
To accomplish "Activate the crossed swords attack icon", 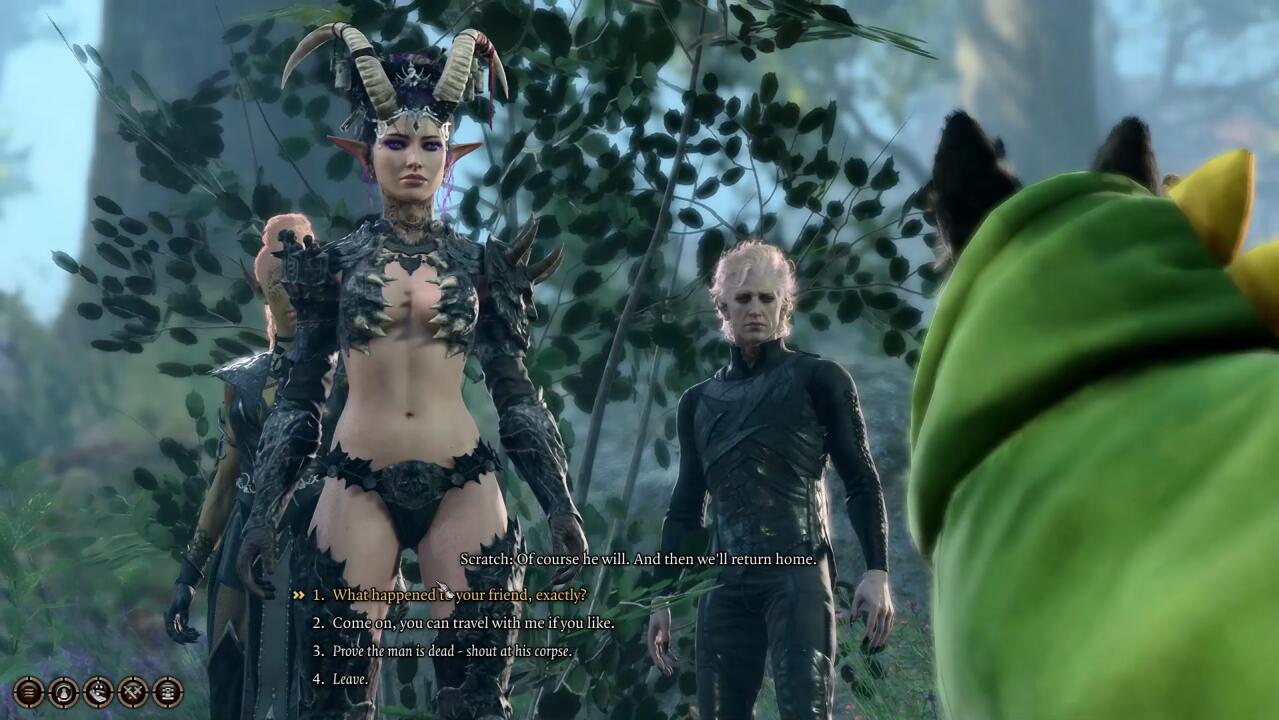I will (133, 691).
